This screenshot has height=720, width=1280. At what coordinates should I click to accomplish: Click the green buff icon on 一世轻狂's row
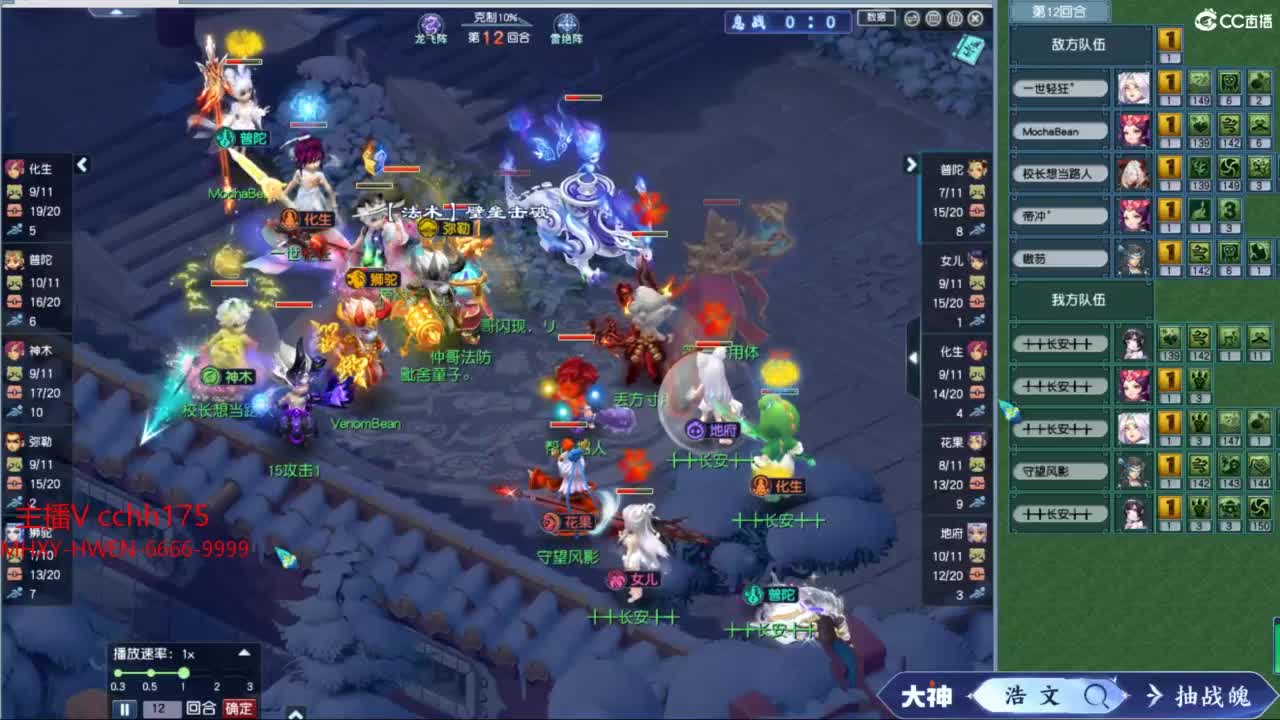[1198, 83]
